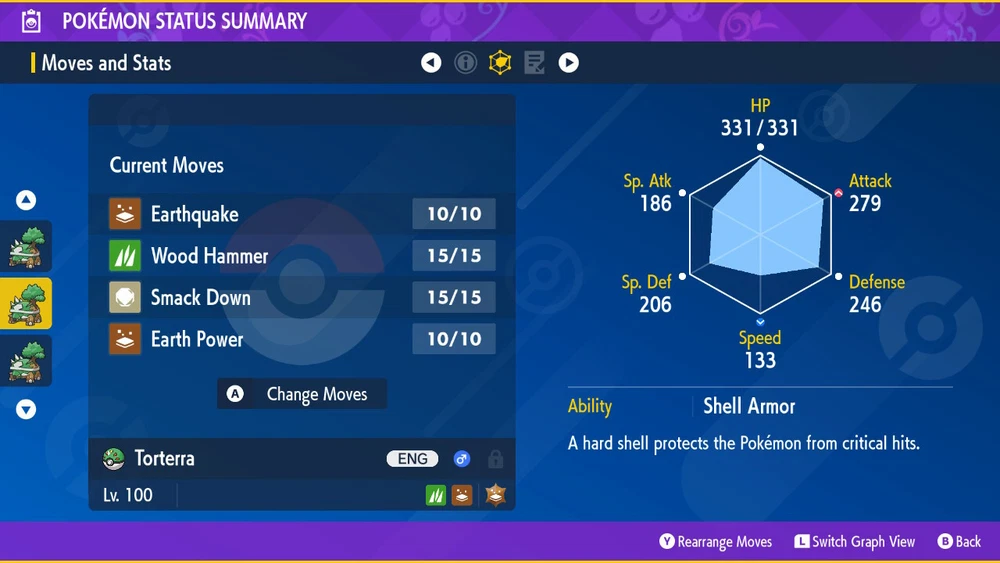Screen dimensions: 1000x563
Task: Pick the Earth Power move
Action: coord(301,340)
